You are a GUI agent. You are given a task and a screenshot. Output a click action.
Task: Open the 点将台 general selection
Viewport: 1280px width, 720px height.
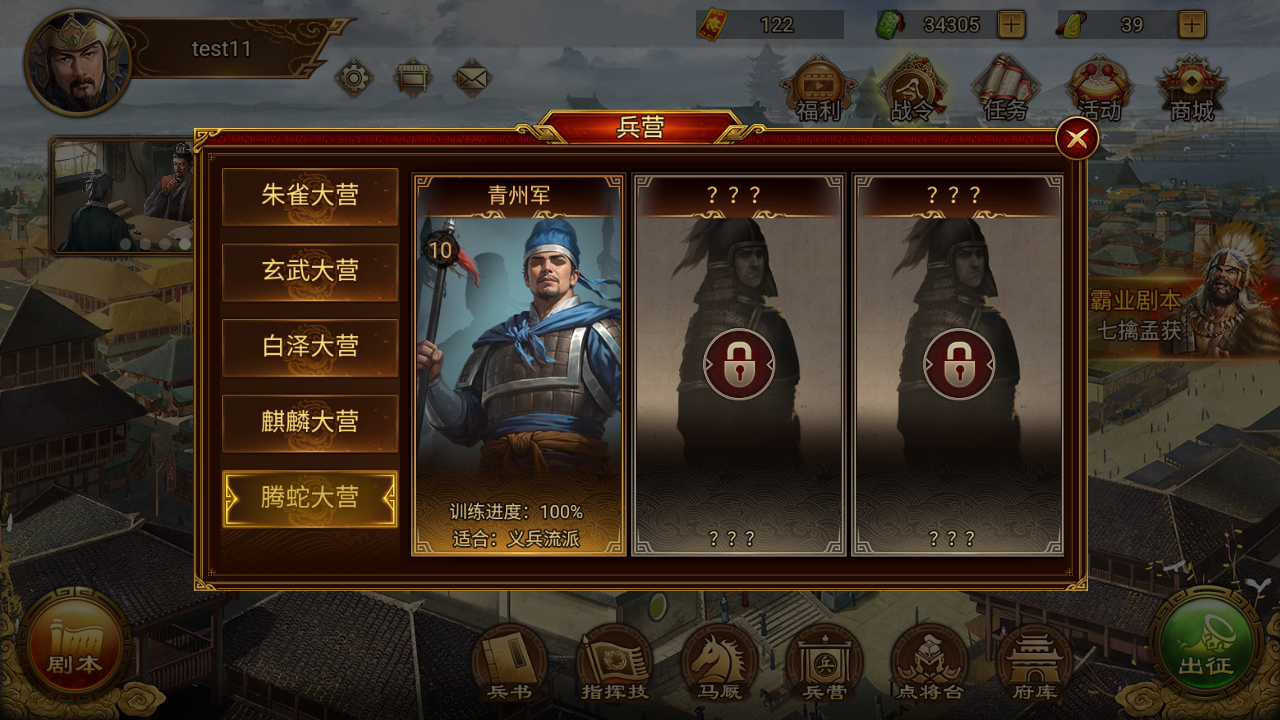click(928, 662)
